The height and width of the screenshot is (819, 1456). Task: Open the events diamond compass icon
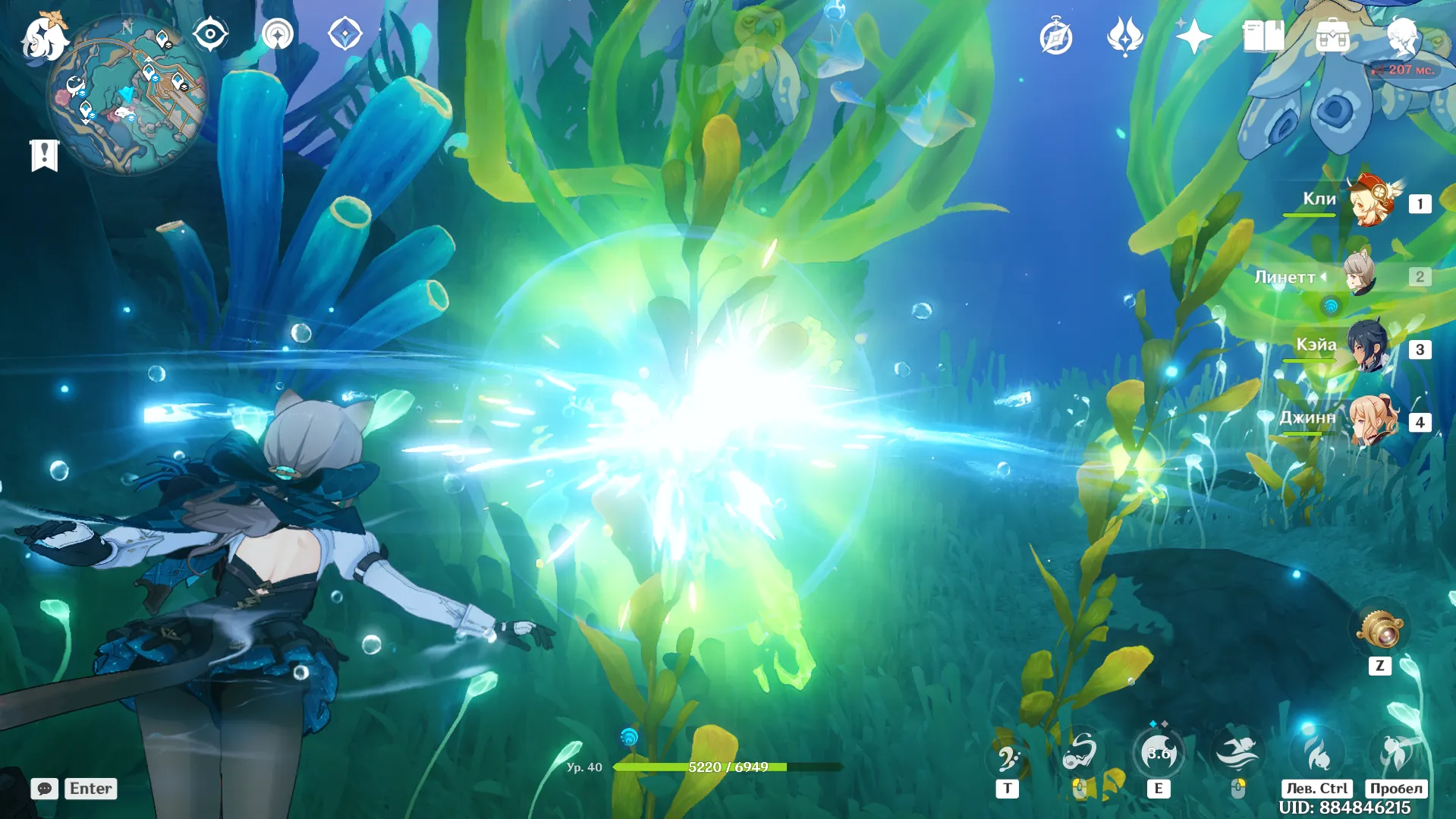(x=344, y=34)
